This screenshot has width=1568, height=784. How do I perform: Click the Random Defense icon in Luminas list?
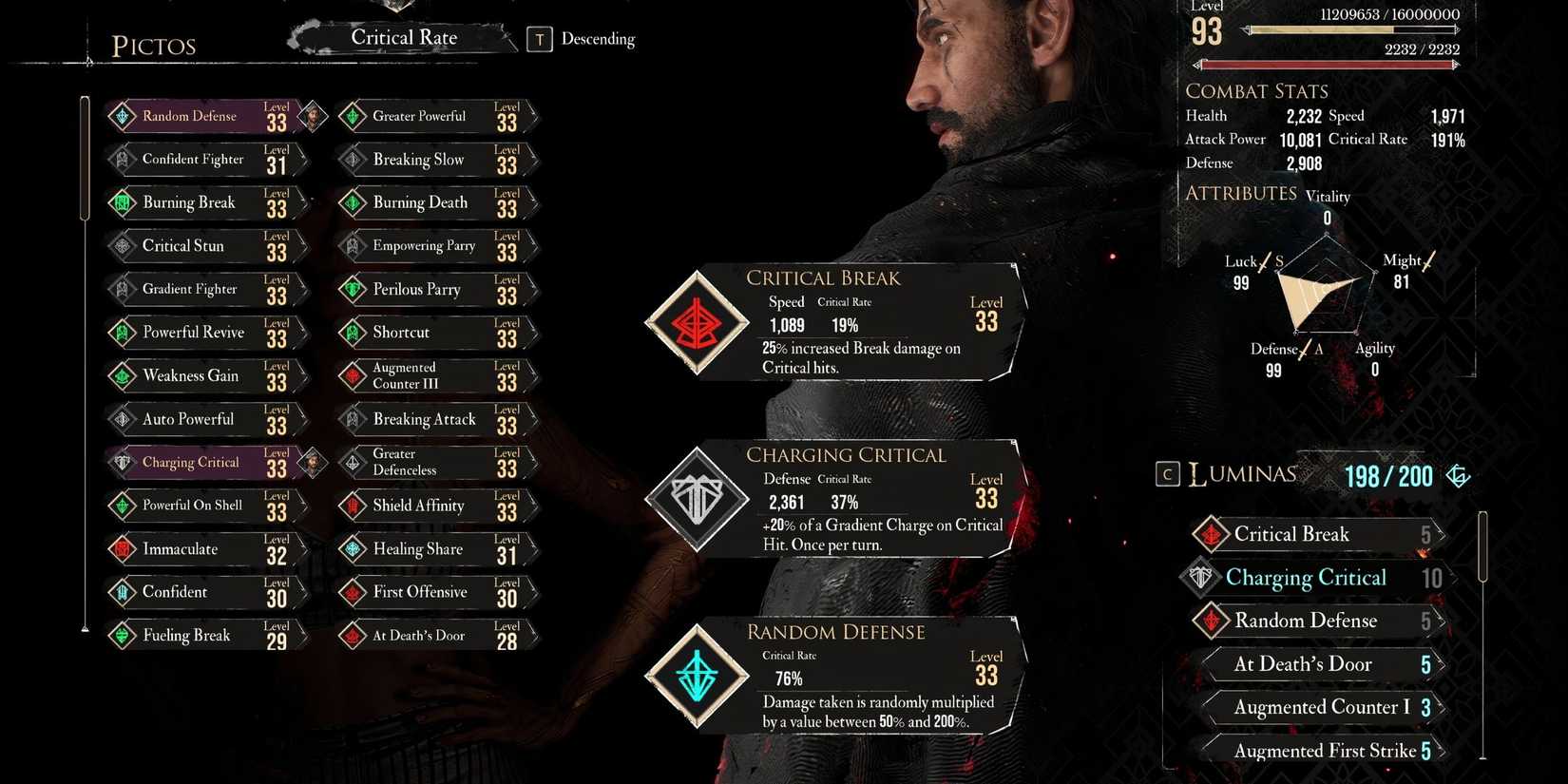pos(1210,621)
